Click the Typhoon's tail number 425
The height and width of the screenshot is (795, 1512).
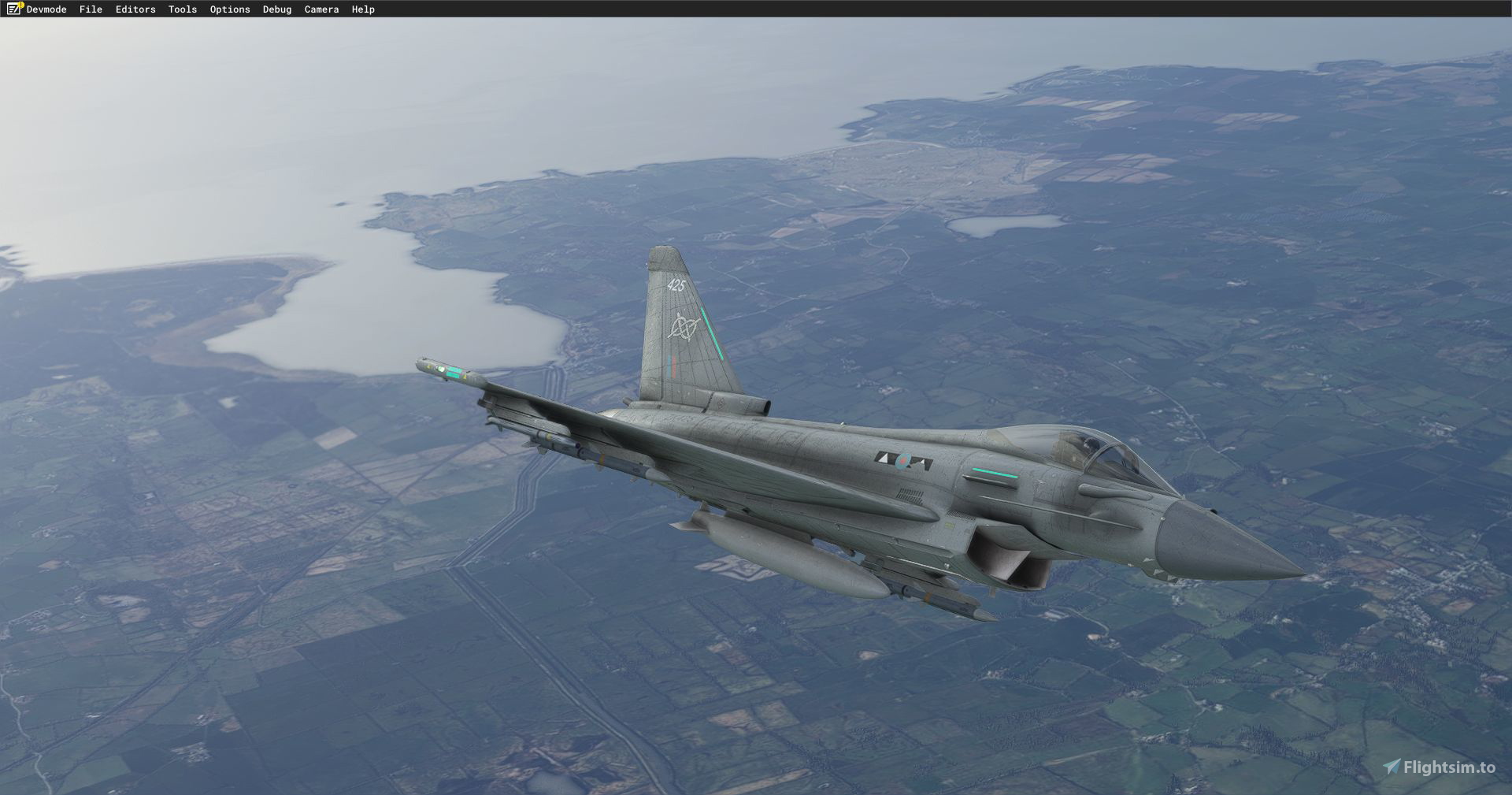pyautogui.click(x=677, y=286)
